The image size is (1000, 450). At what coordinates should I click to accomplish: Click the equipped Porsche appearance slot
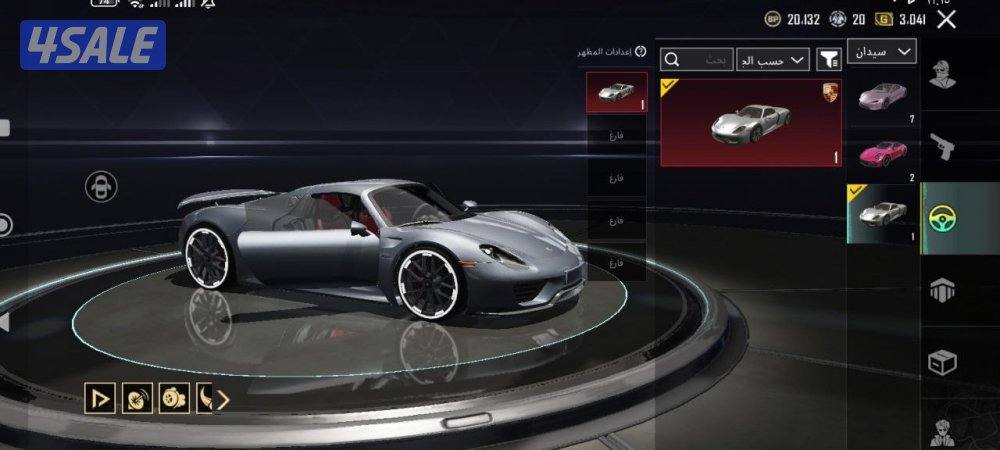tap(617, 94)
